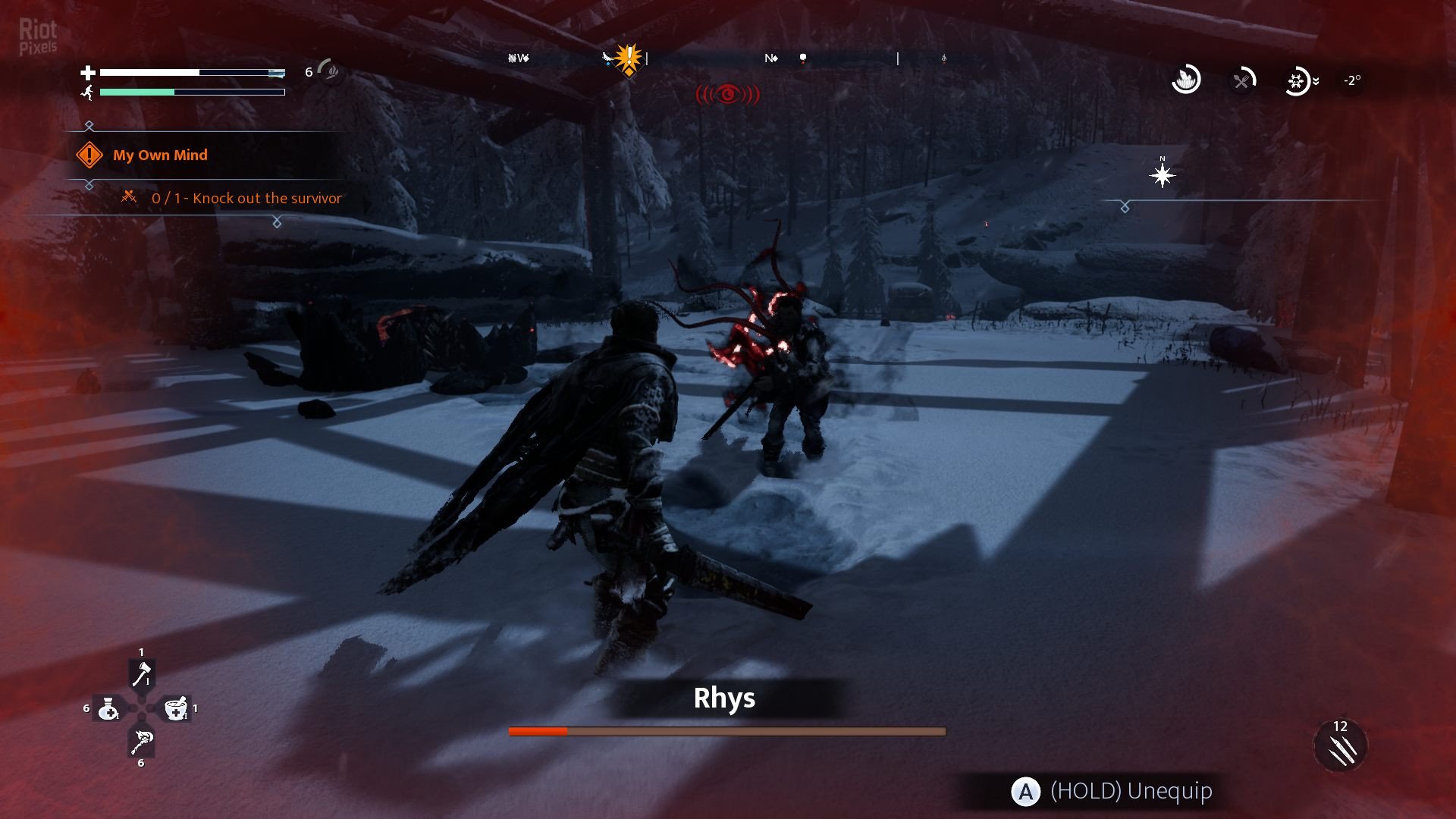Select the Knock out the survivor objective
This screenshot has width=1456, height=819.
[246, 198]
